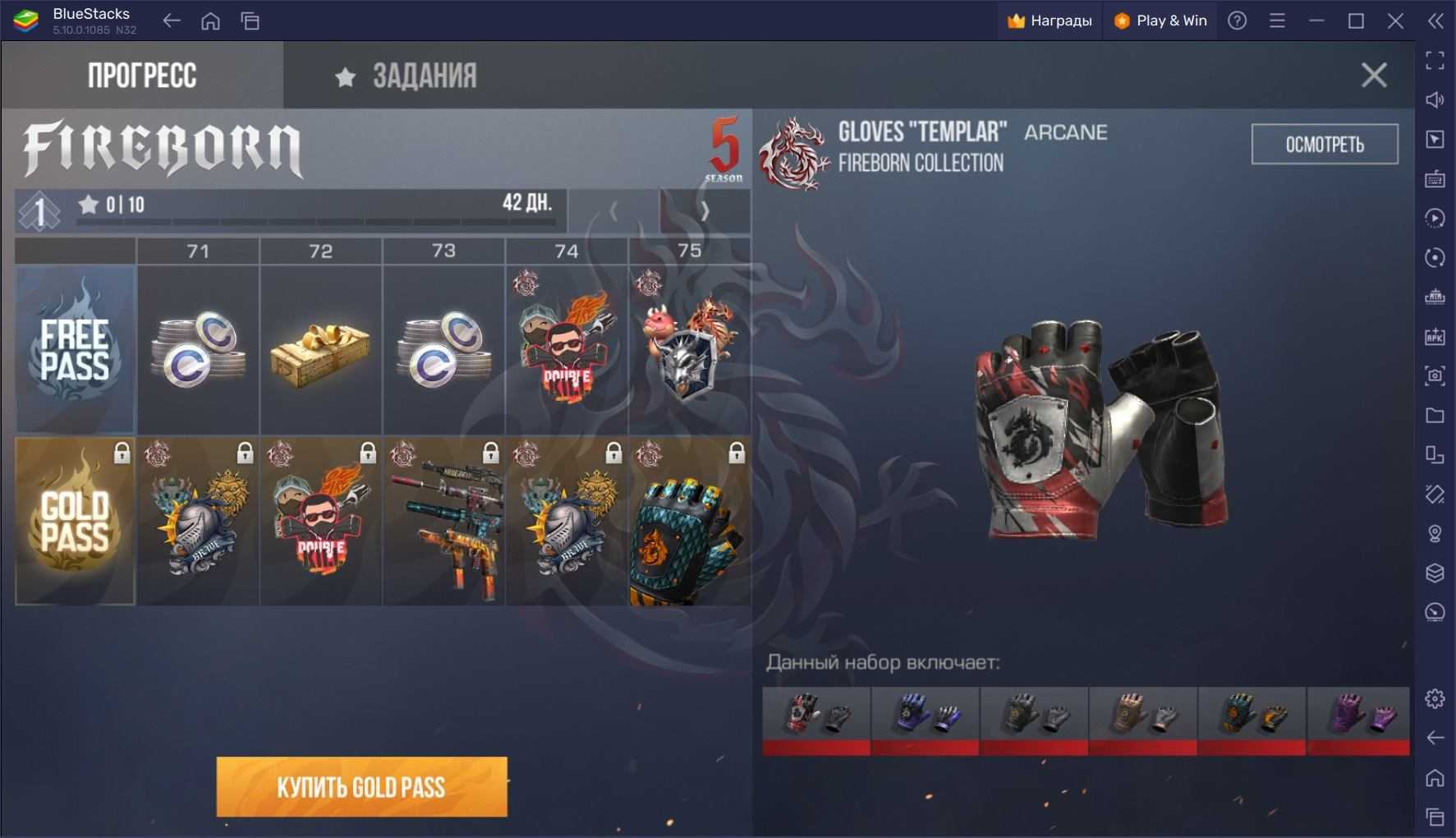The width and height of the screenshot is (1456, 838).
Task: Select the level 75 free dragon shield reward
Action: click(x=690, y=350)
